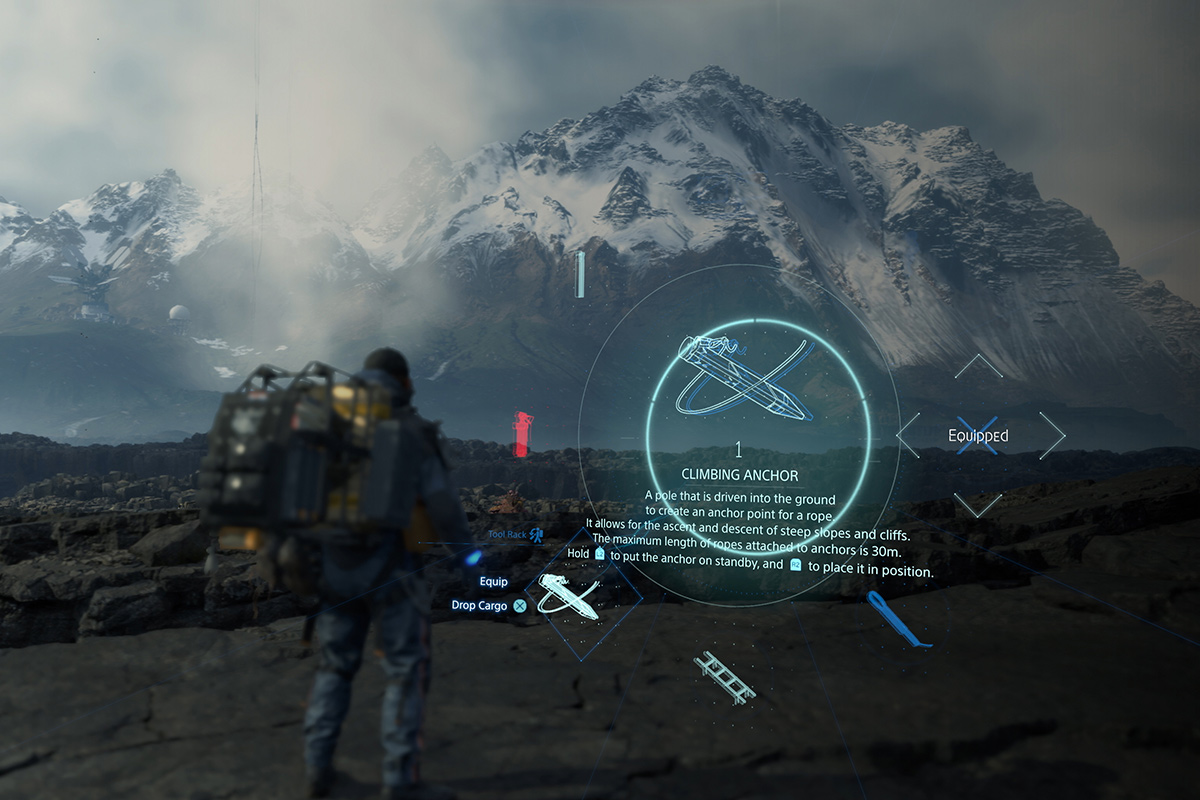The height and width of the screenshot is (800, 1200).
Task: Select the tall teal pole icon
Action: [x=580, y=274]
